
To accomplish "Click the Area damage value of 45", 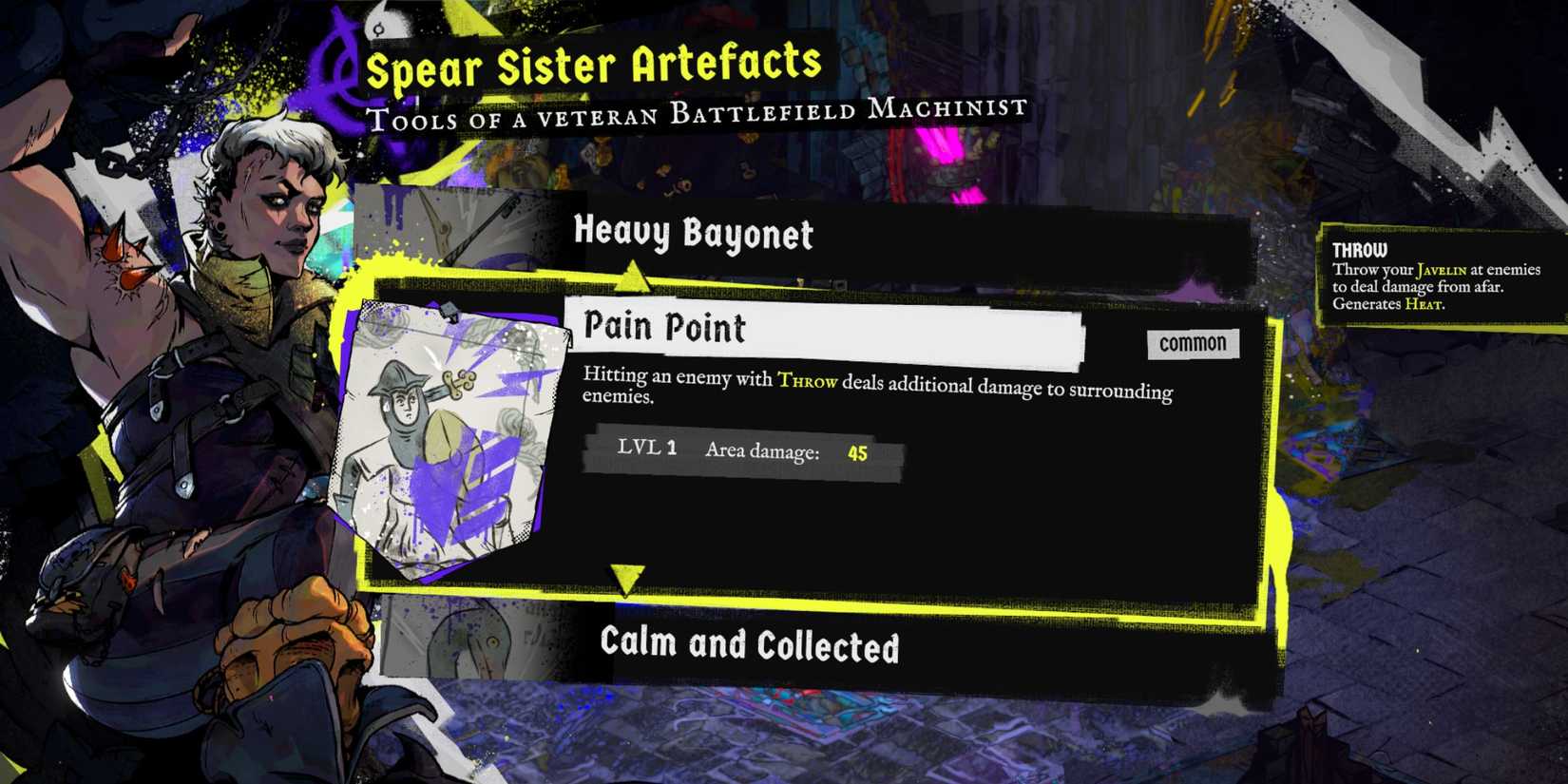I will point(858,453).
